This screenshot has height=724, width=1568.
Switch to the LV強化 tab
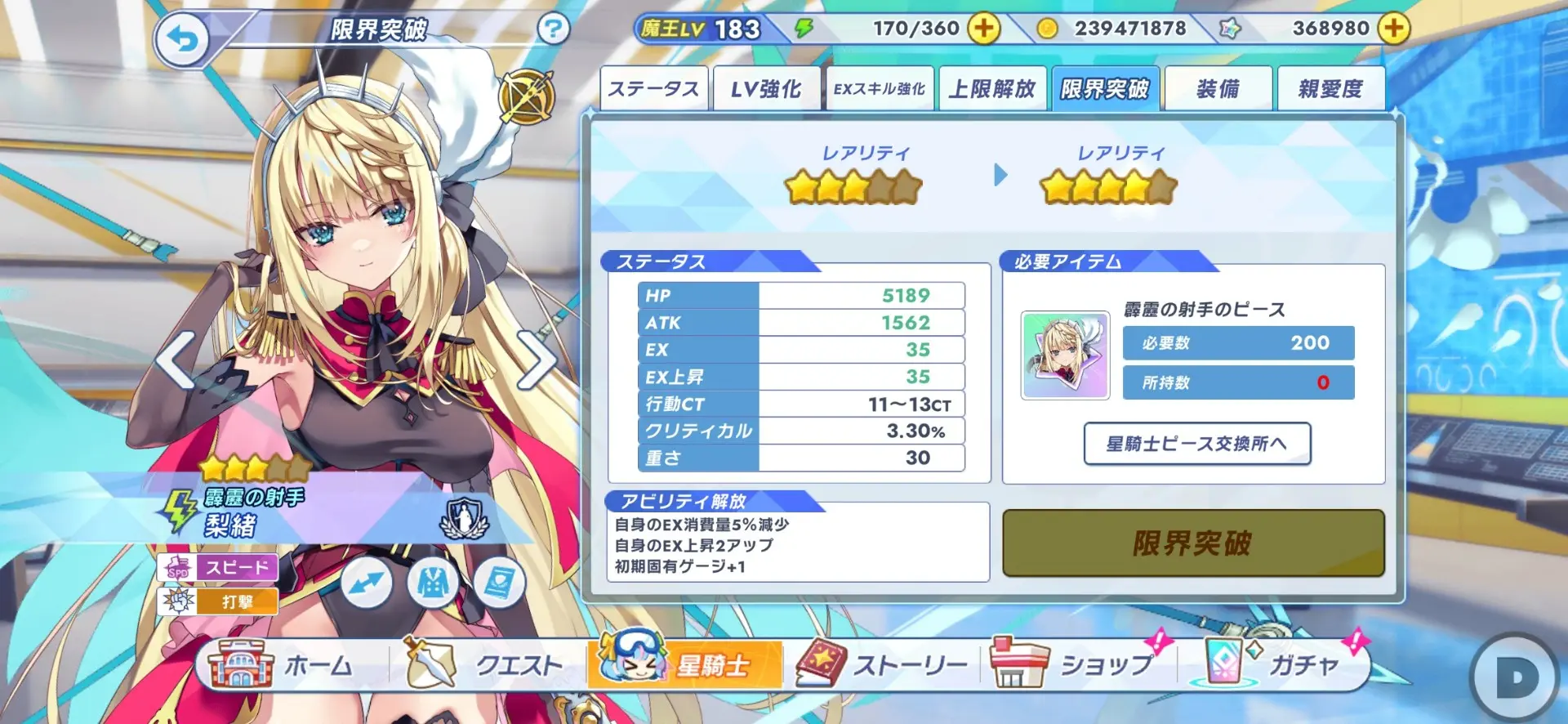point(766,88)
